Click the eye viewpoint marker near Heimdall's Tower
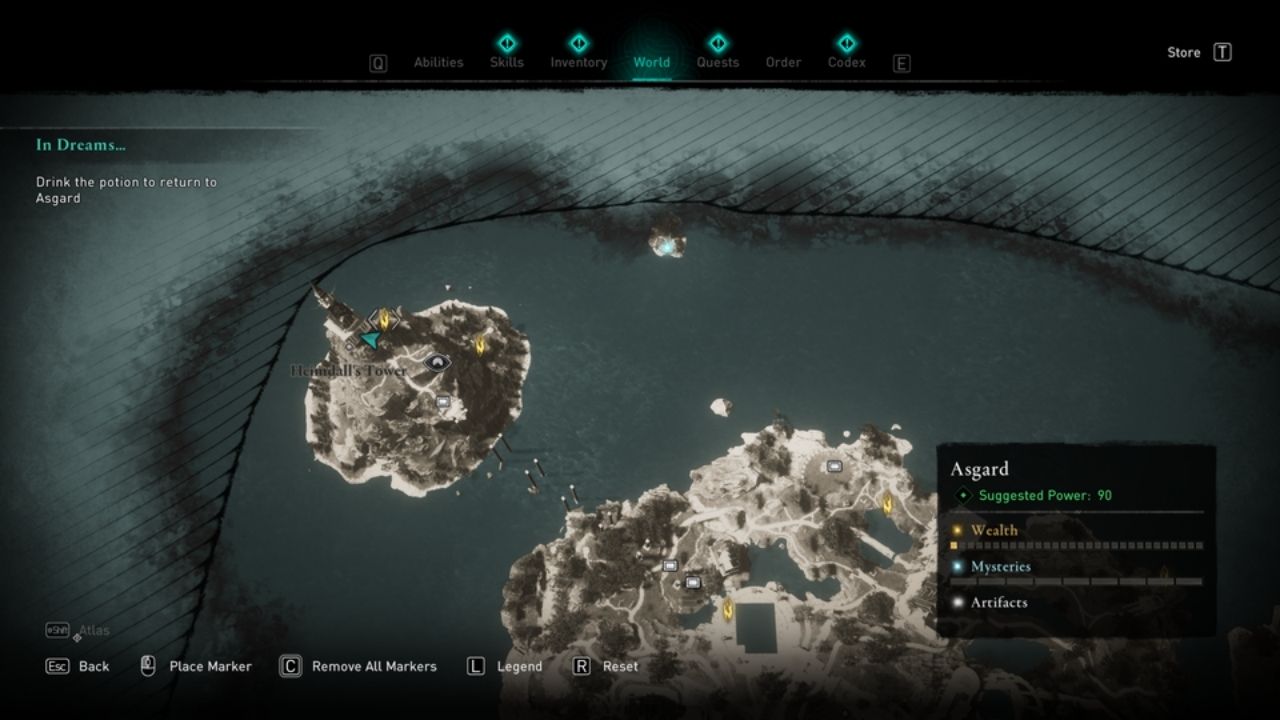 pos(437,362)
